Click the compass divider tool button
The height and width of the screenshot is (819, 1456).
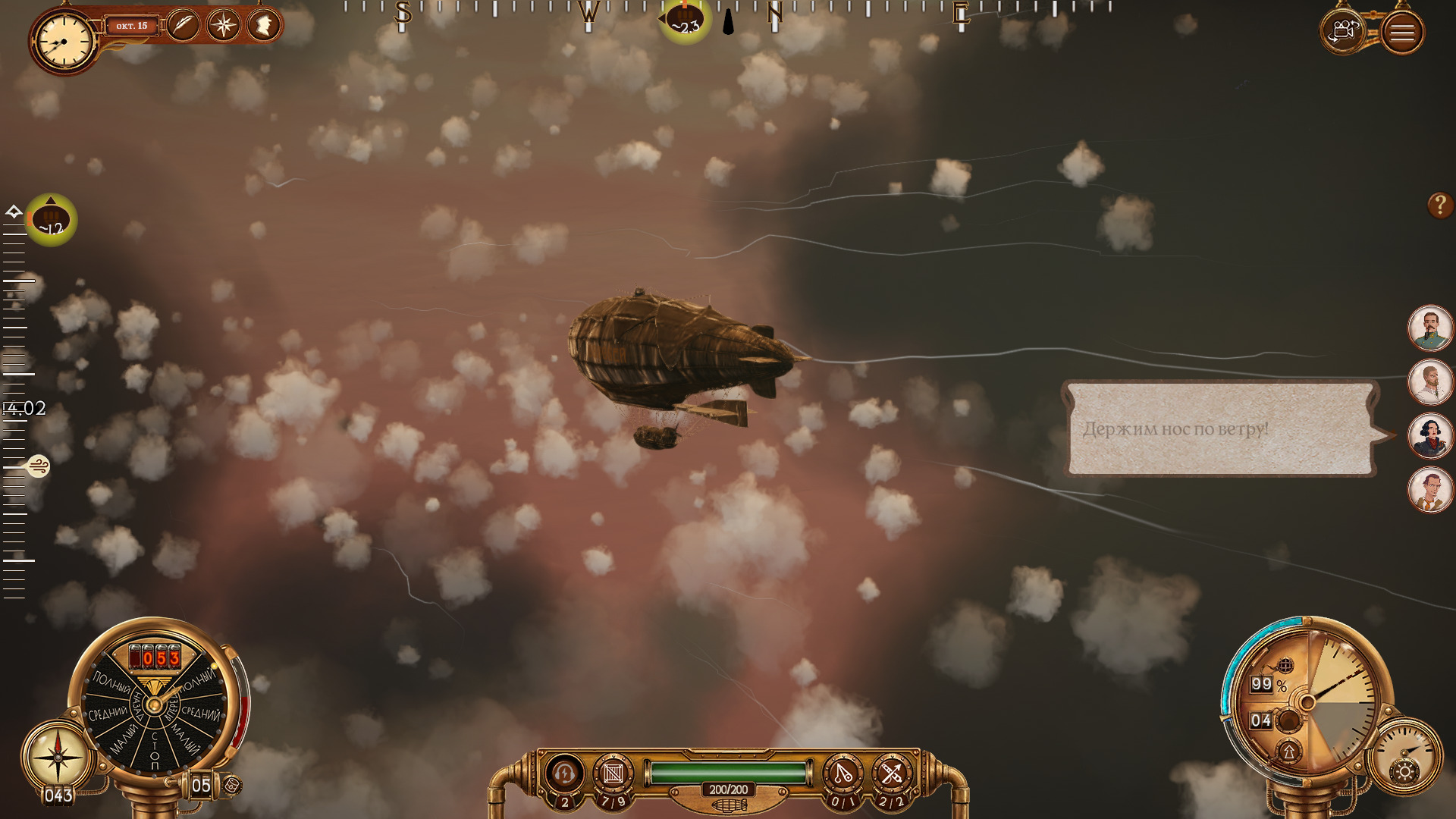point(843,774)
